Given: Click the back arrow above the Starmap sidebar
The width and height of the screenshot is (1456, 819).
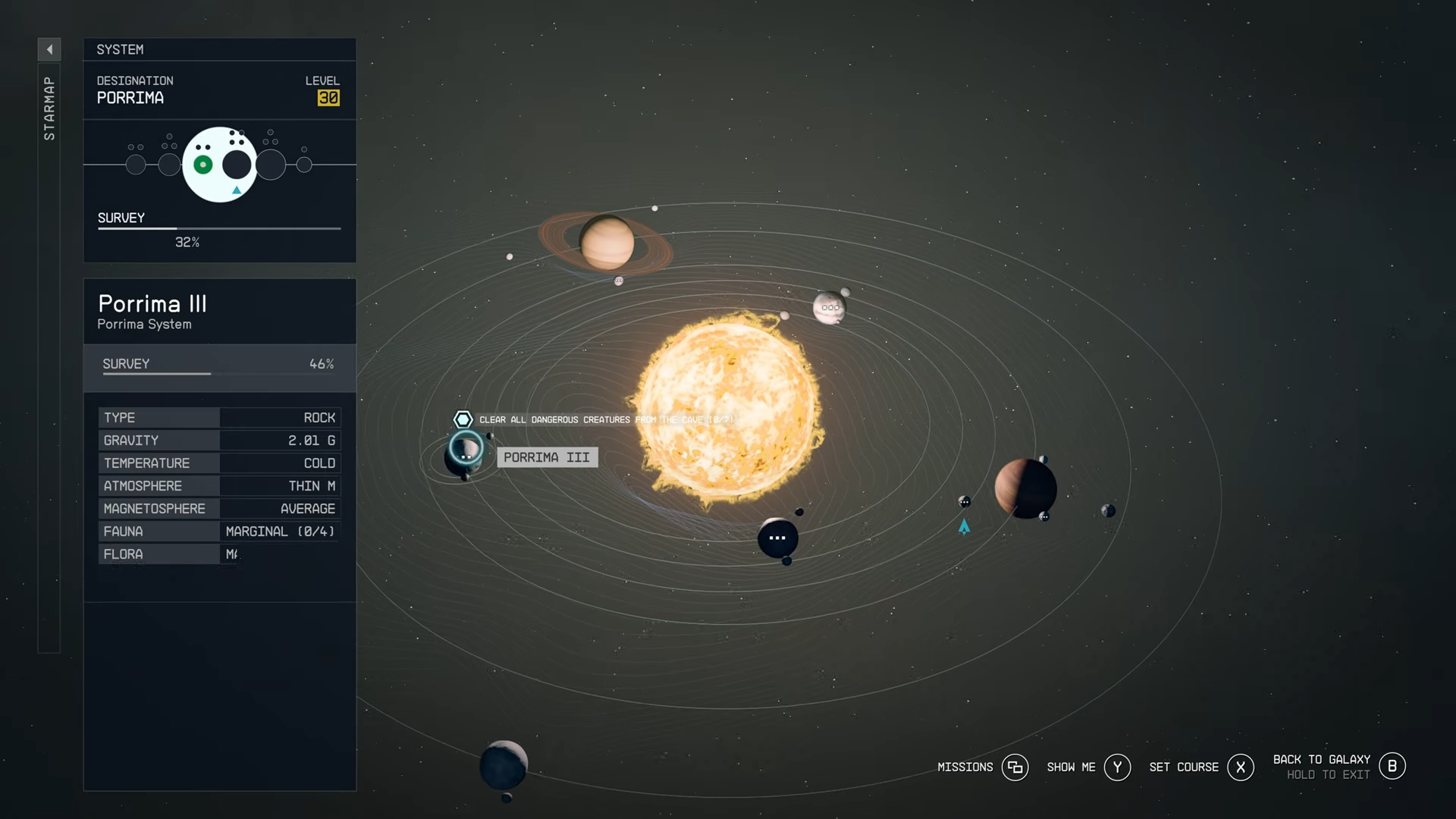Looking at the screenshot, I should coord(49,49).
